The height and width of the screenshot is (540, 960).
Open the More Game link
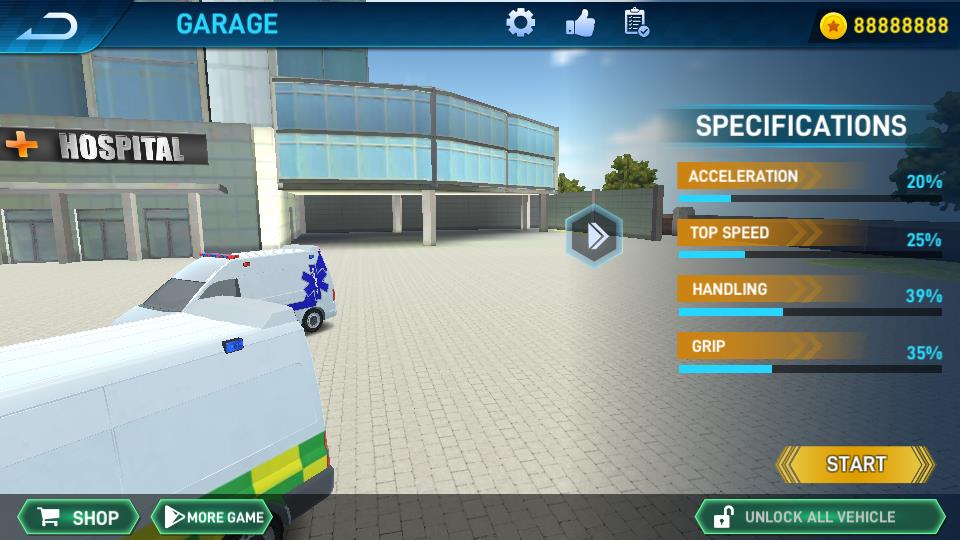coord(212,517)
